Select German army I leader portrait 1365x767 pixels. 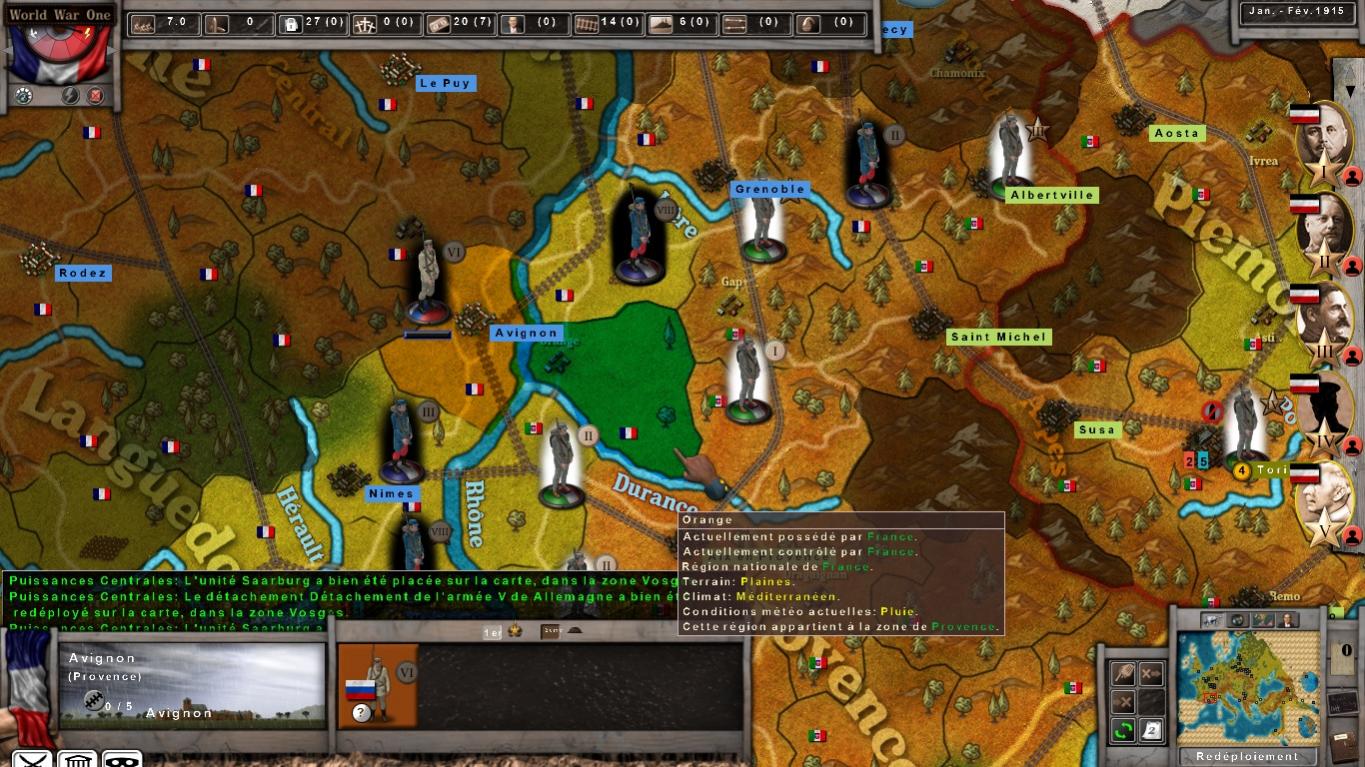tap(1325, 140)
